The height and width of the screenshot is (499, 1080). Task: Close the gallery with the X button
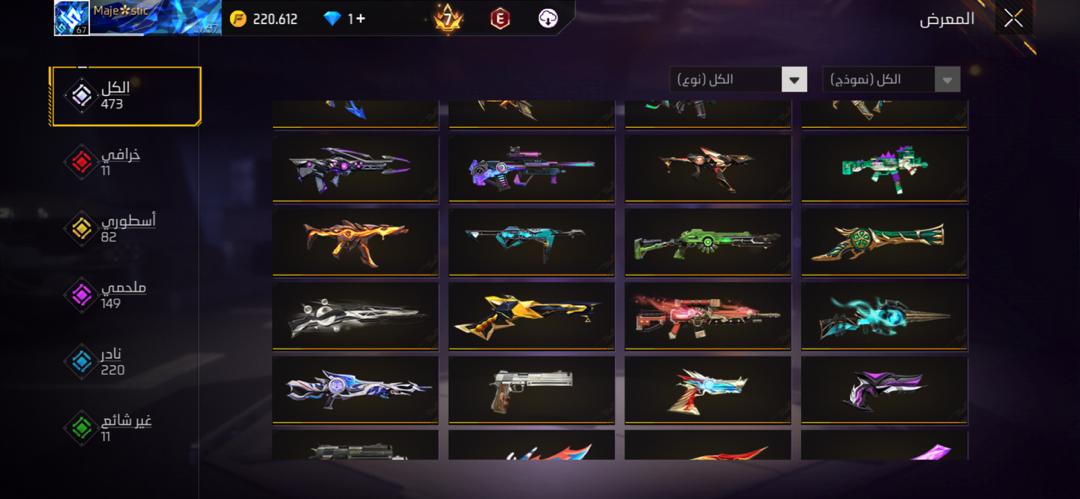1013,18
